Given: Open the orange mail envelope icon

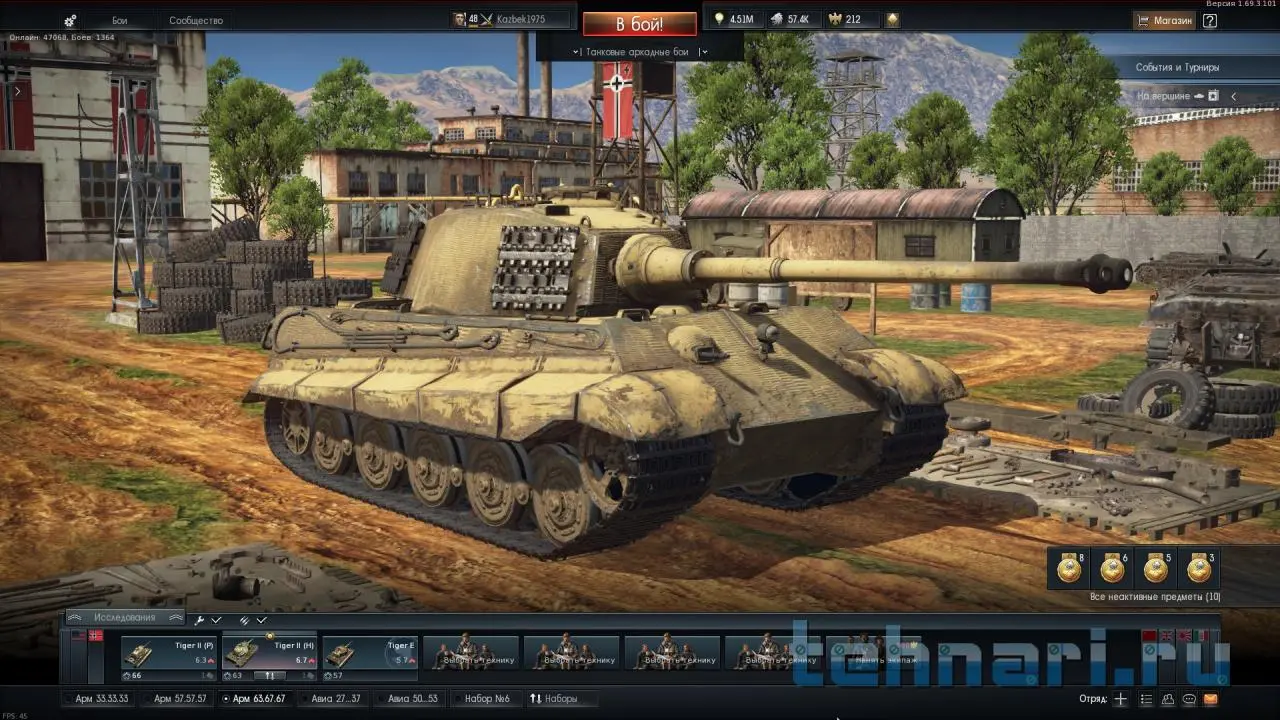Looking at the screenshot, I should pyautogui.click(x=1211, y=698).
